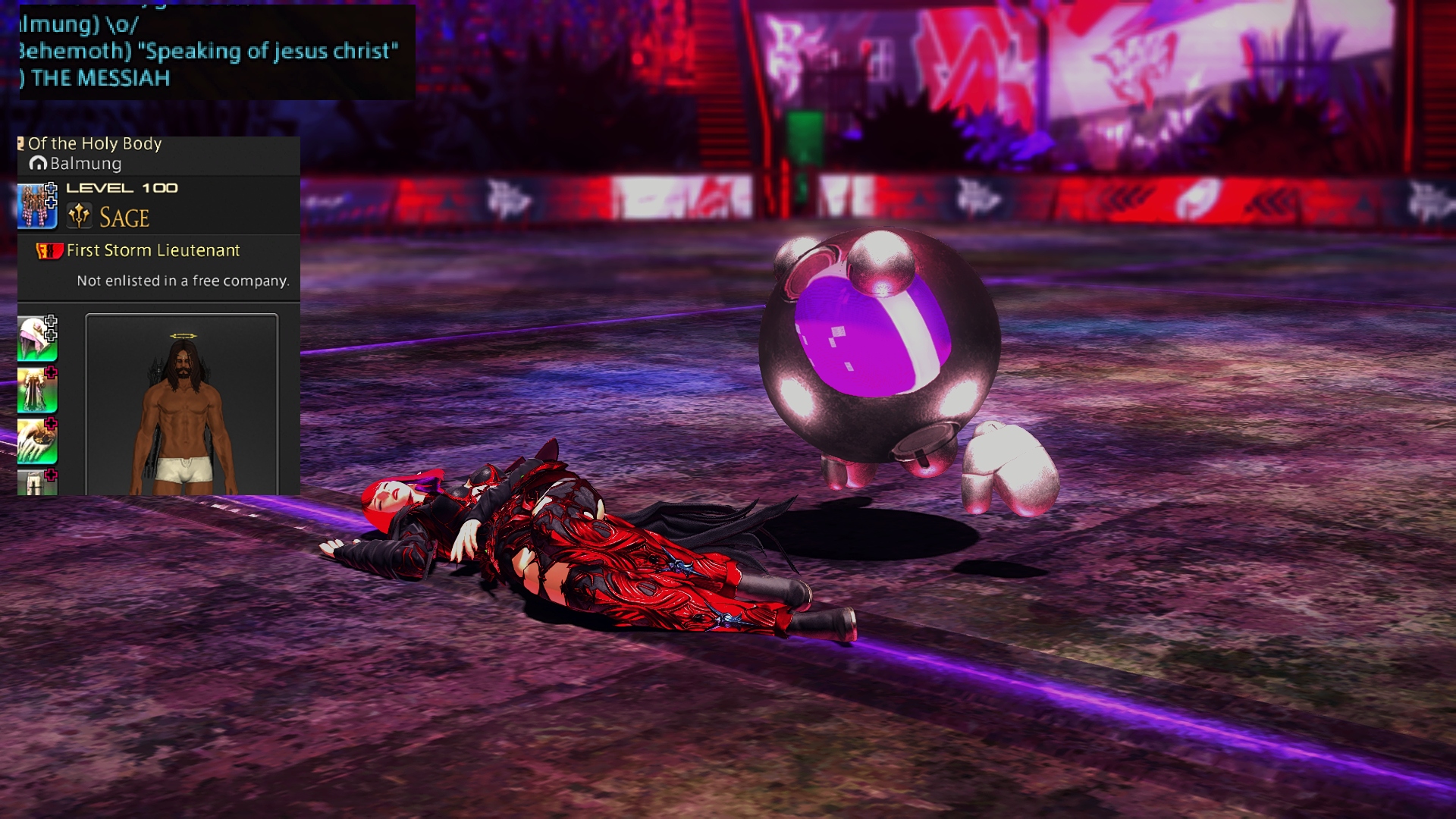This screenshot has width=1456, height=819.
Task: Select the Sage weapon equipment slot
Action: (x=37, y=206)
